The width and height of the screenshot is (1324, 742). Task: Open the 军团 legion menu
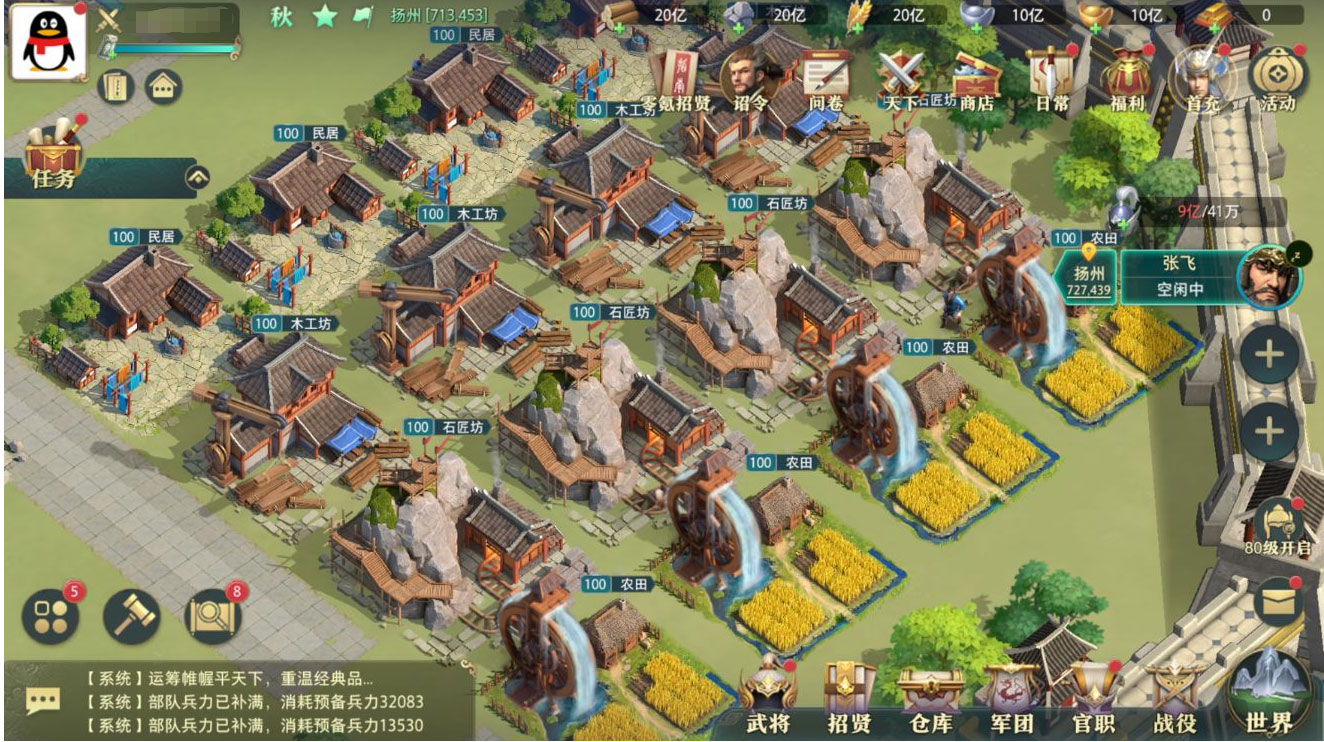1012,696
